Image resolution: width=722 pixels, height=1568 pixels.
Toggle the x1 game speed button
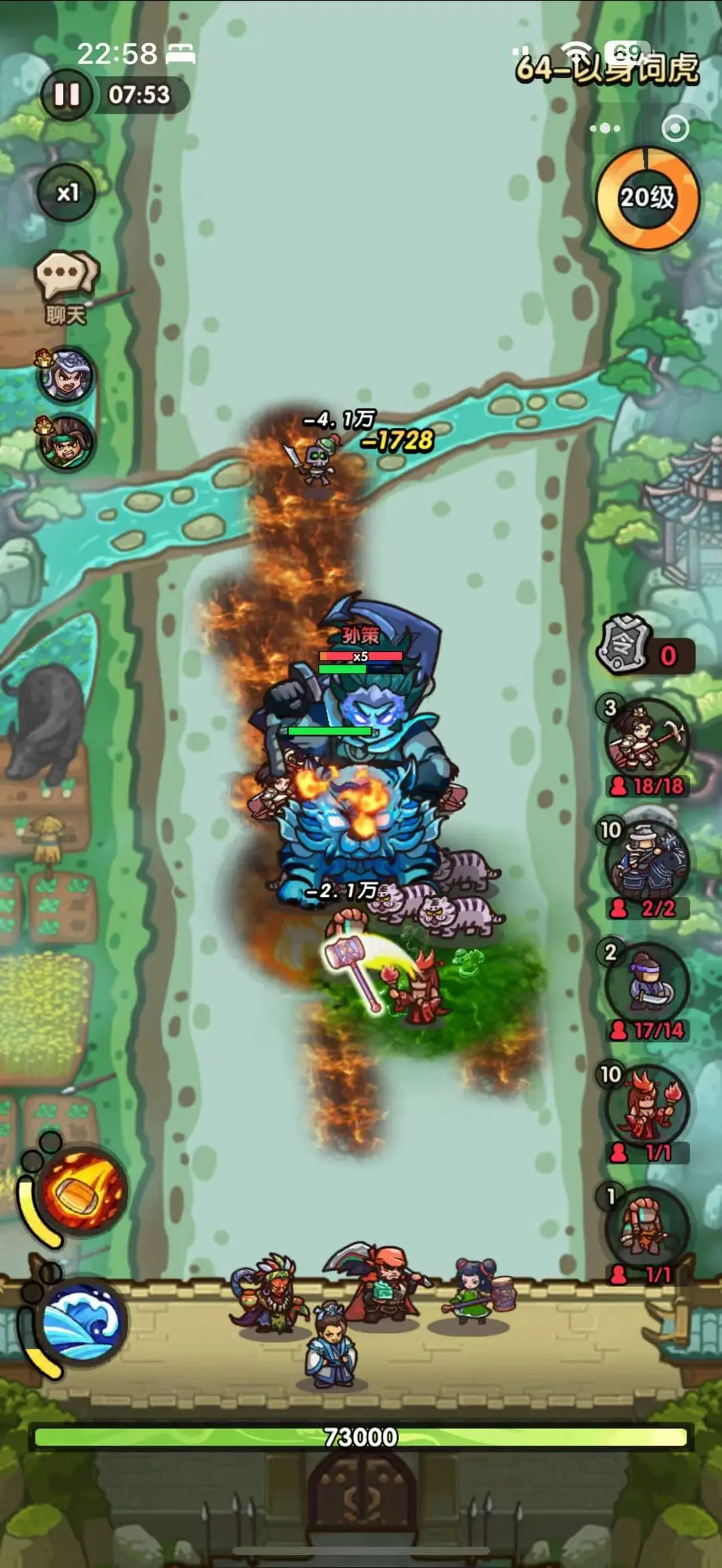click(x=67, y=193)
